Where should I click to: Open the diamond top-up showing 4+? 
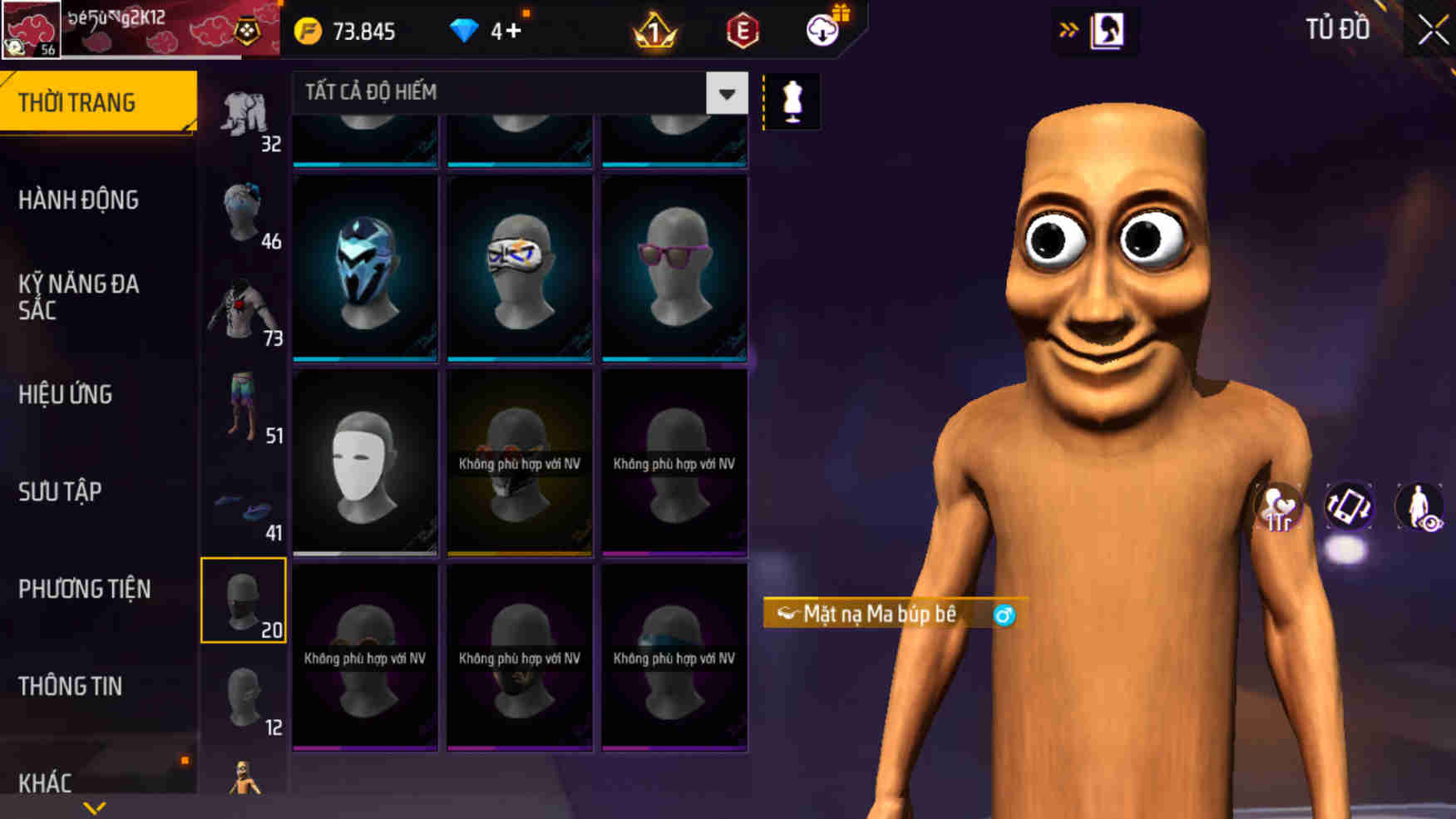click(x=482, y=32)
